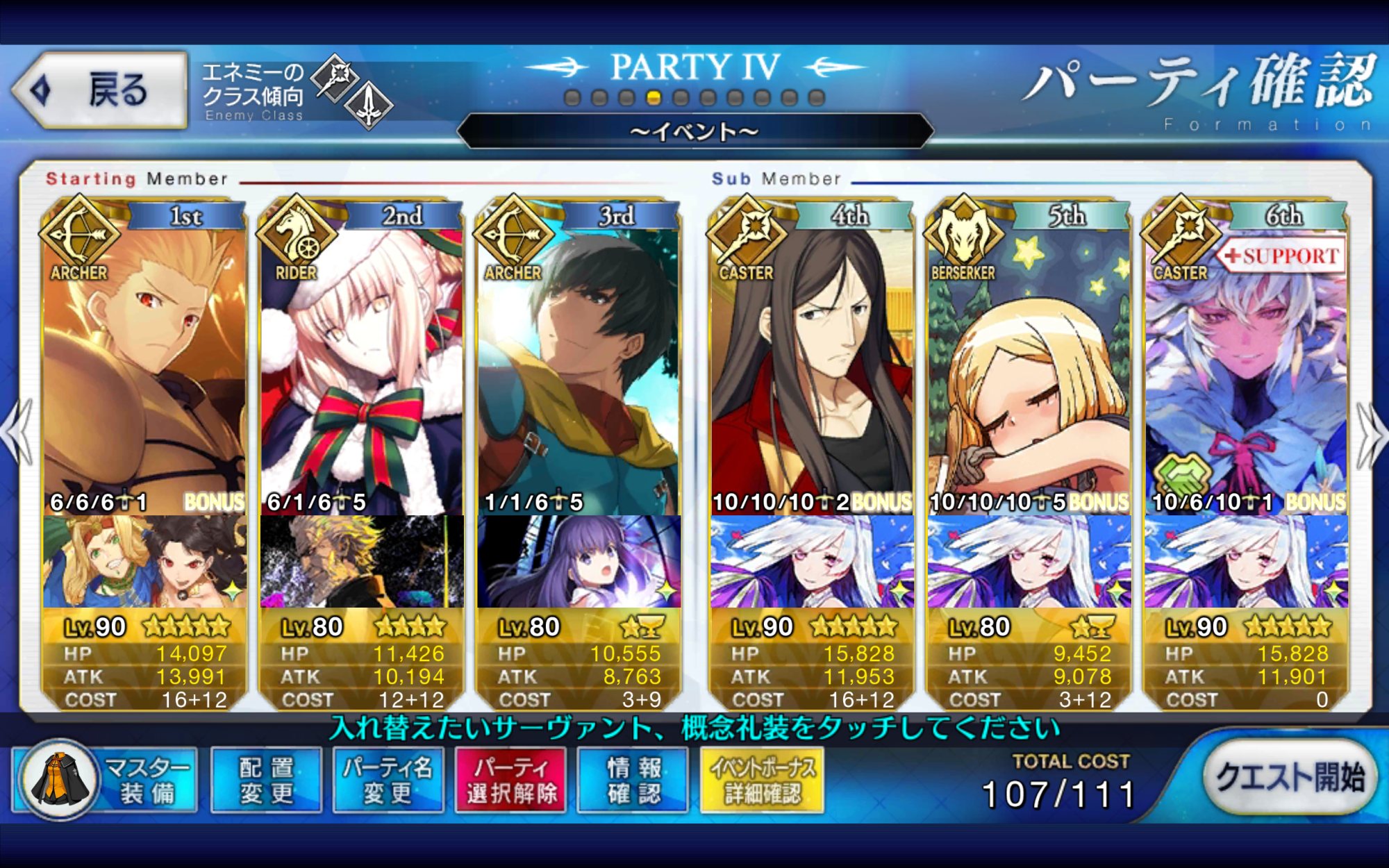
Task: Select the 2nd slot Rider servant card
Action: (x=361, y=368)
